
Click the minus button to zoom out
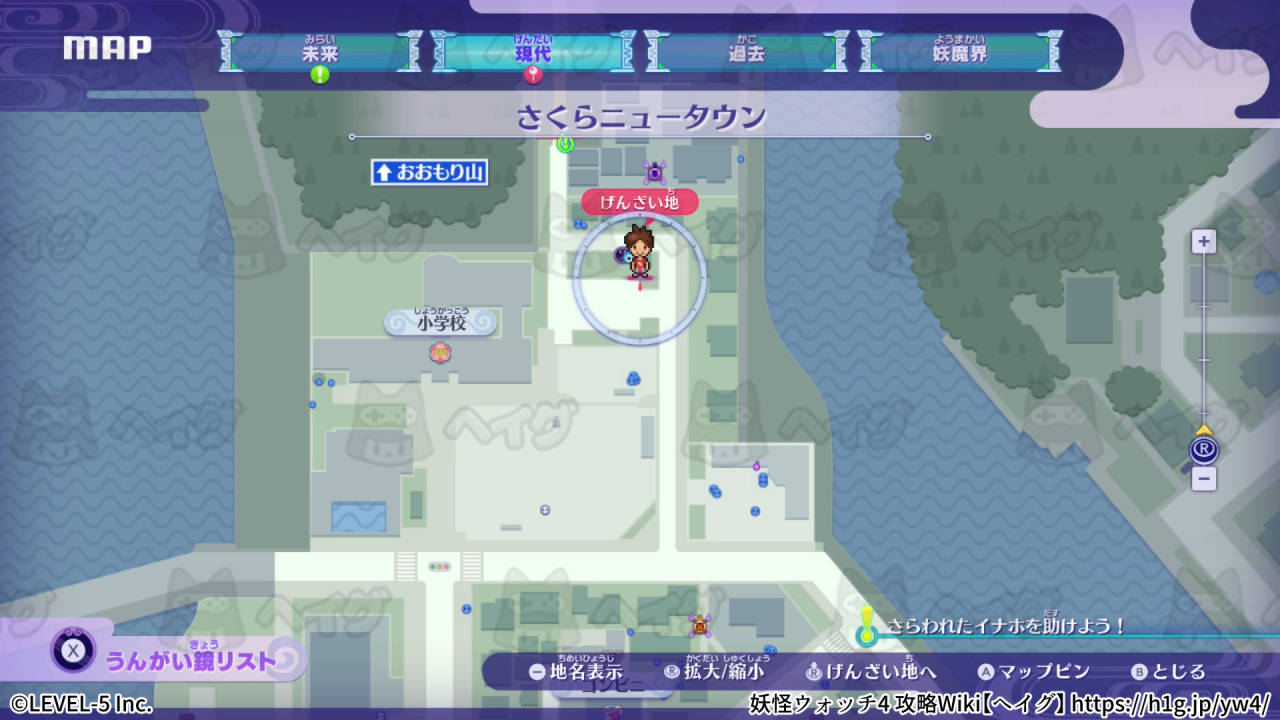1204,480
